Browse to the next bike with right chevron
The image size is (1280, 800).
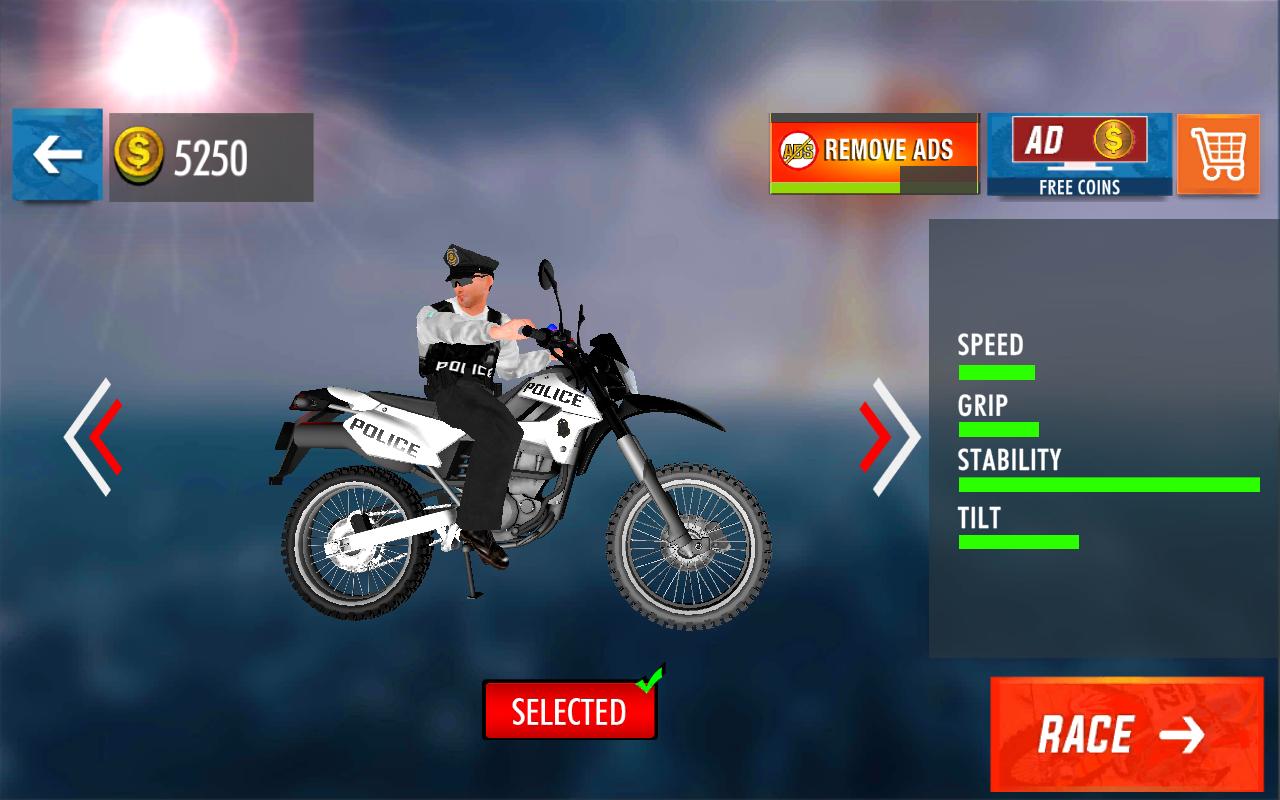click(x=888, y=438)
